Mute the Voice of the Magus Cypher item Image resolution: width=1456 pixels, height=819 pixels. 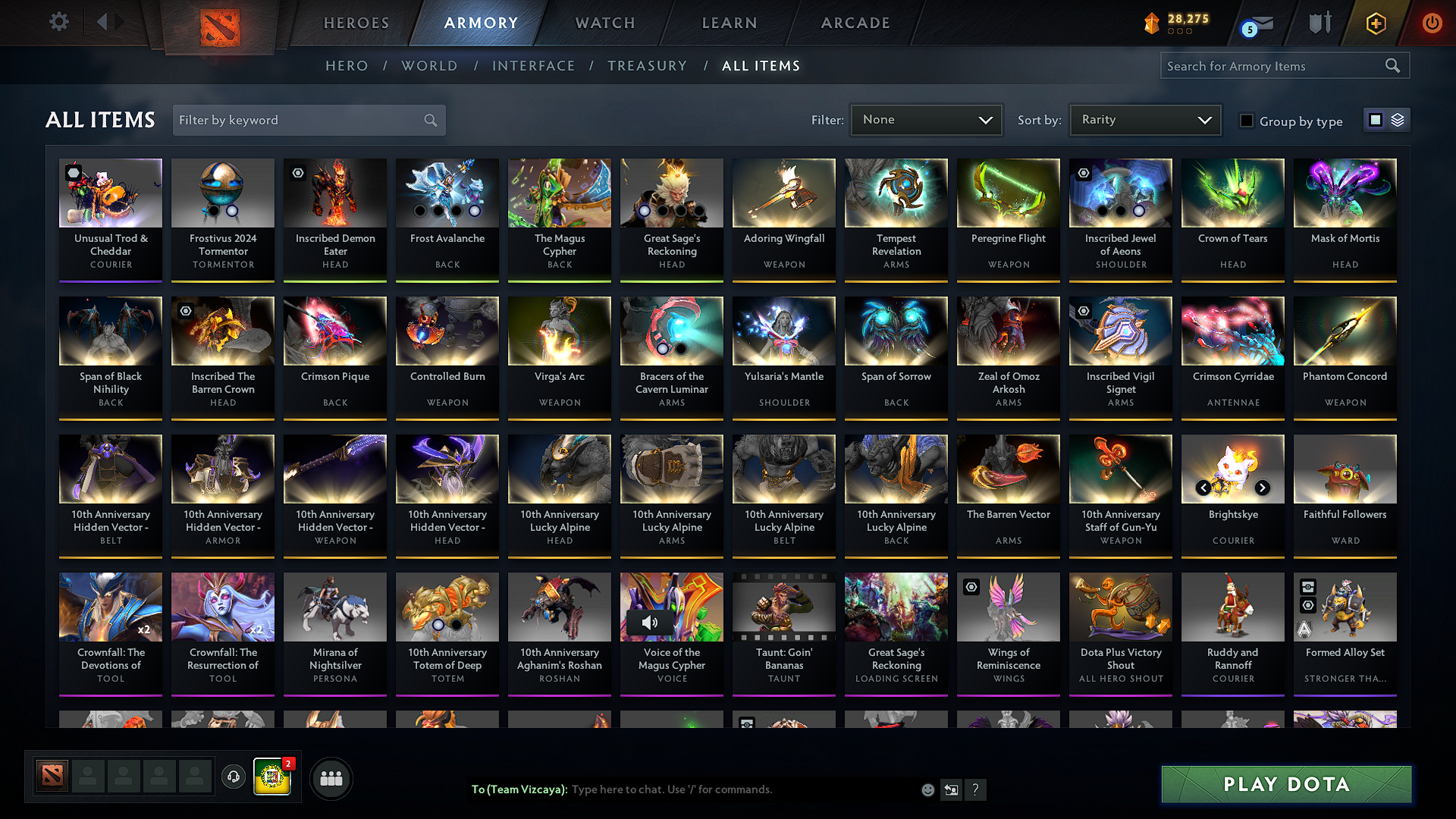point(648,623)
